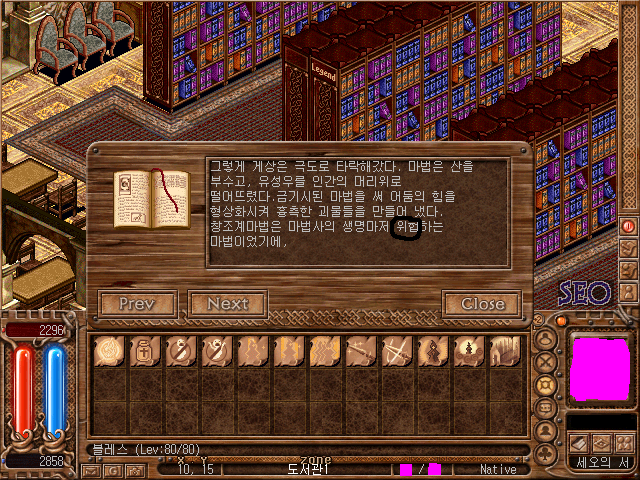Select the book icon under the magenta panel
Image resolution: width=640 pixels, height=480 pixels.
pyautogui.click(x=579, y=442)
